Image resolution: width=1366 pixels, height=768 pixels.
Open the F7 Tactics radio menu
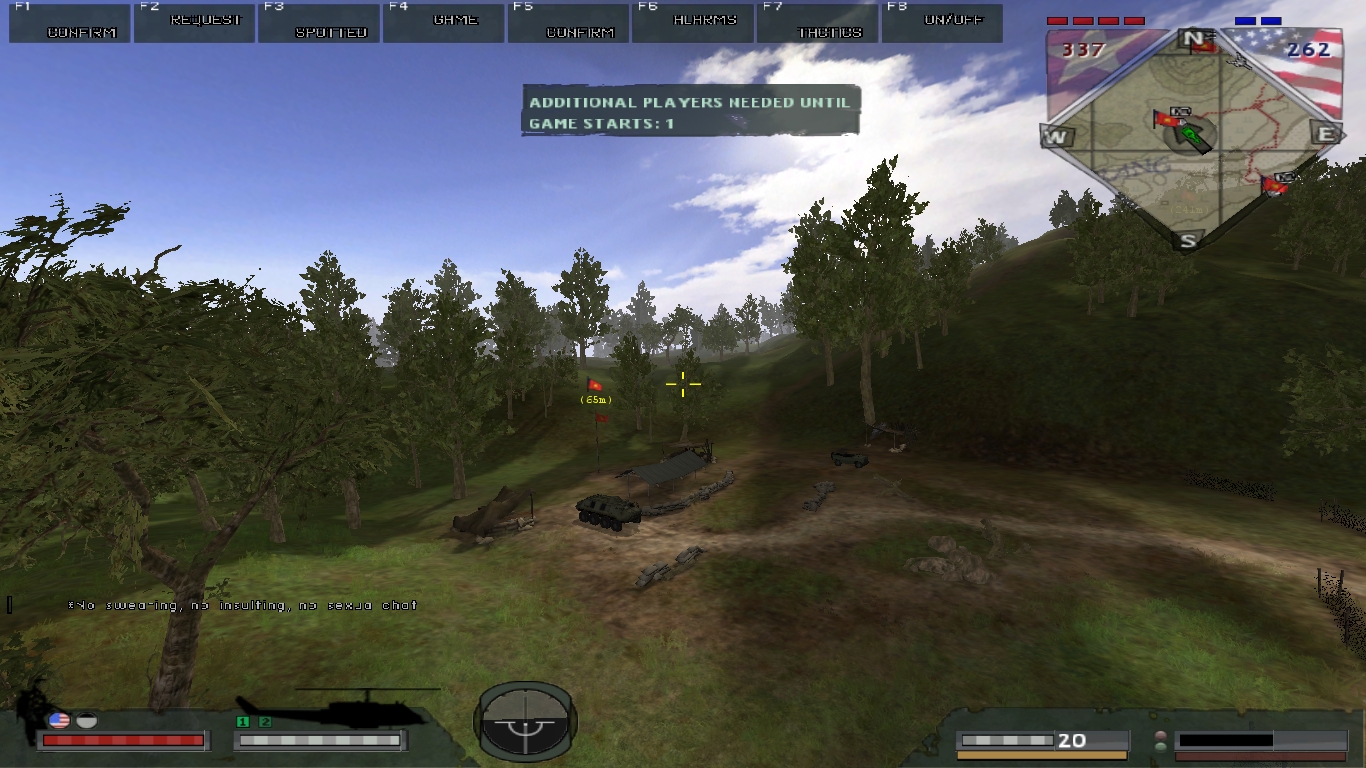pos(818,23)
